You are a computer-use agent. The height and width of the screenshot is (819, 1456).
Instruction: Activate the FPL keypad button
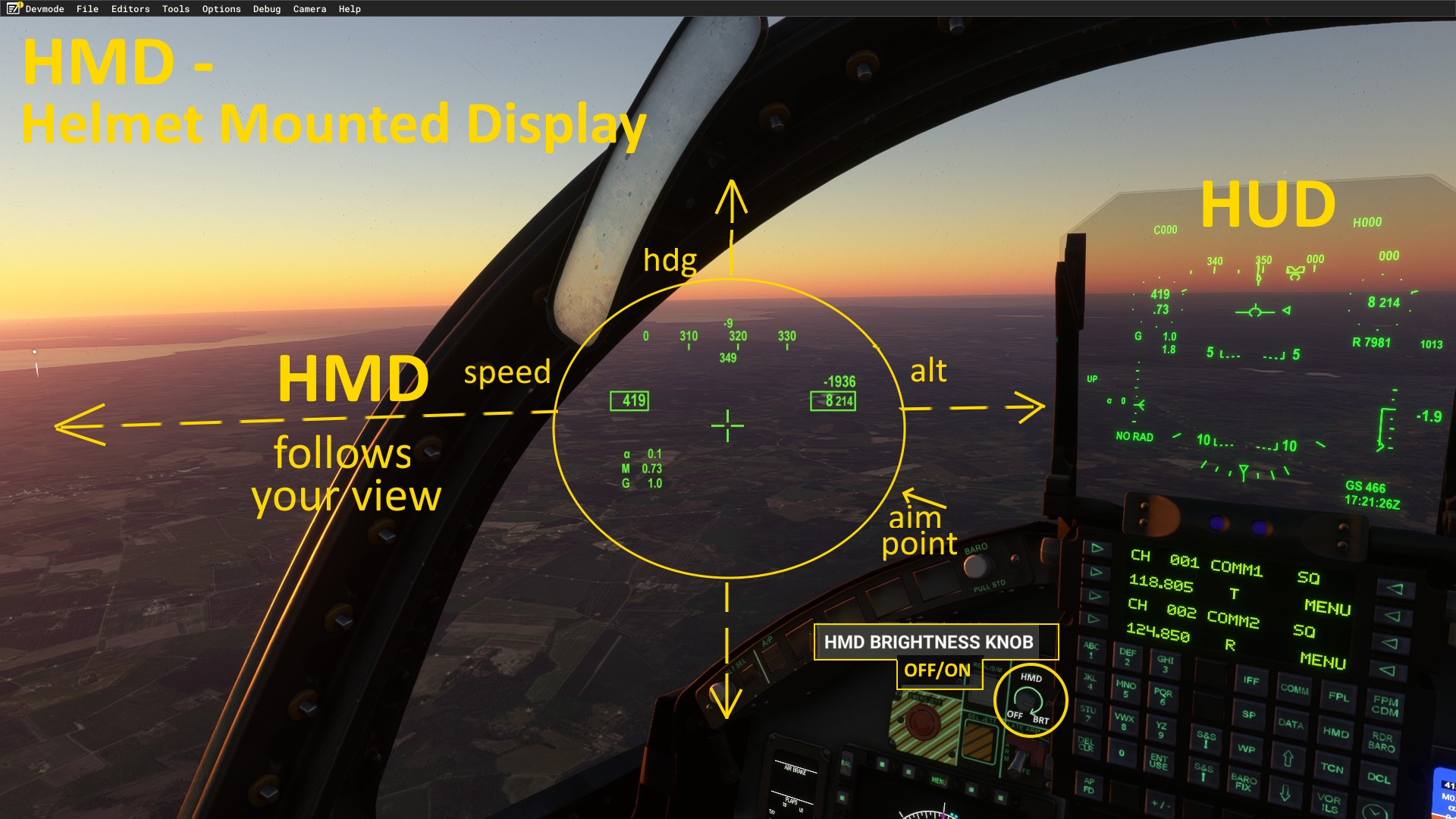point(1338,696)
